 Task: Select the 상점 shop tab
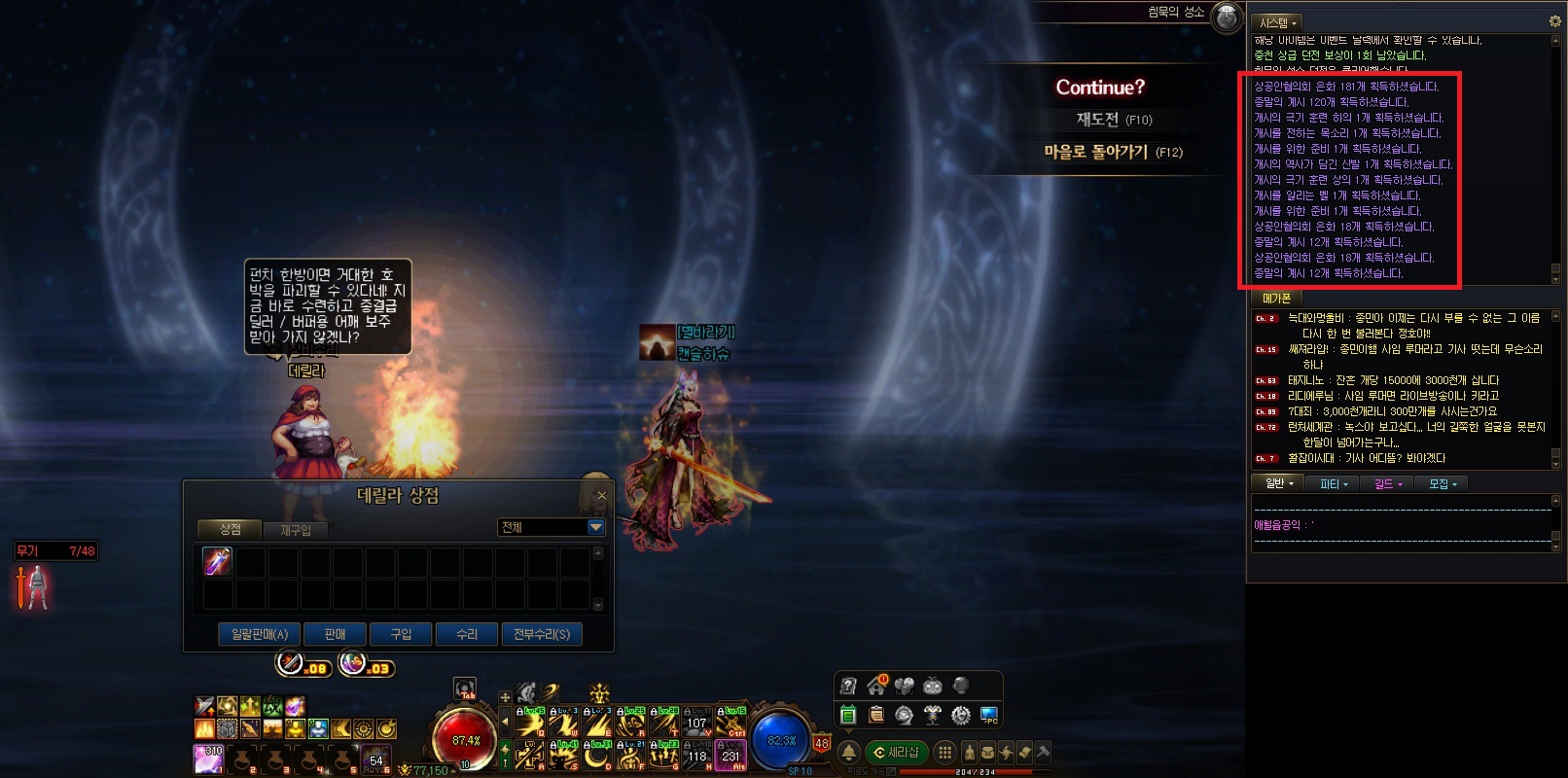(x=231, y=529)
